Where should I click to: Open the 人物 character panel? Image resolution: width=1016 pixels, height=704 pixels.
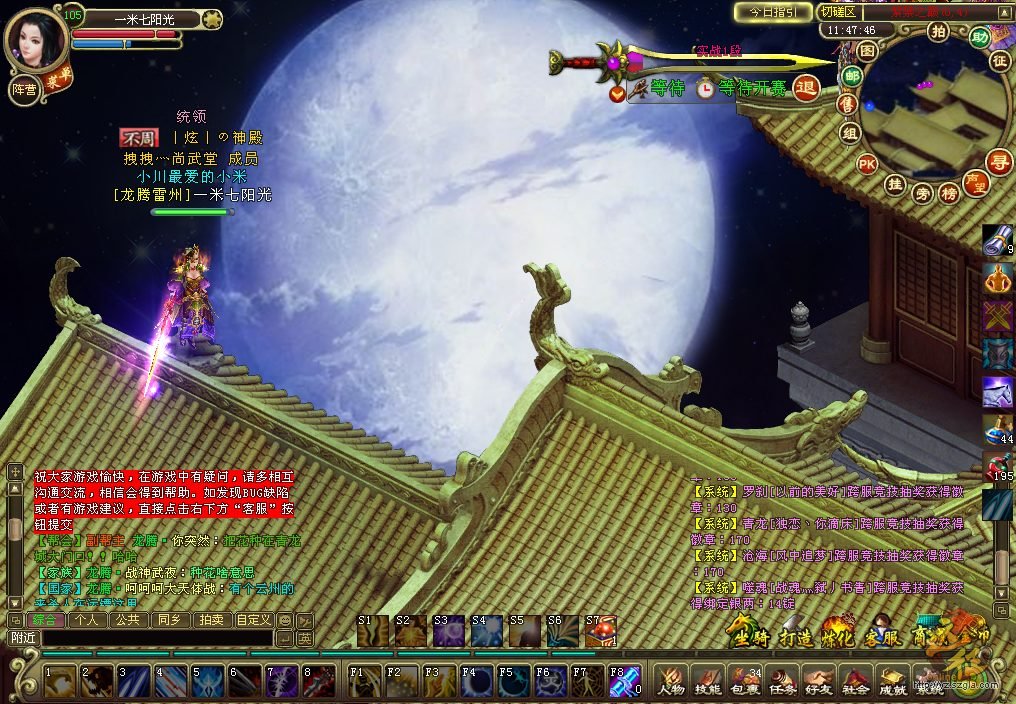click(x=671, y=681)
